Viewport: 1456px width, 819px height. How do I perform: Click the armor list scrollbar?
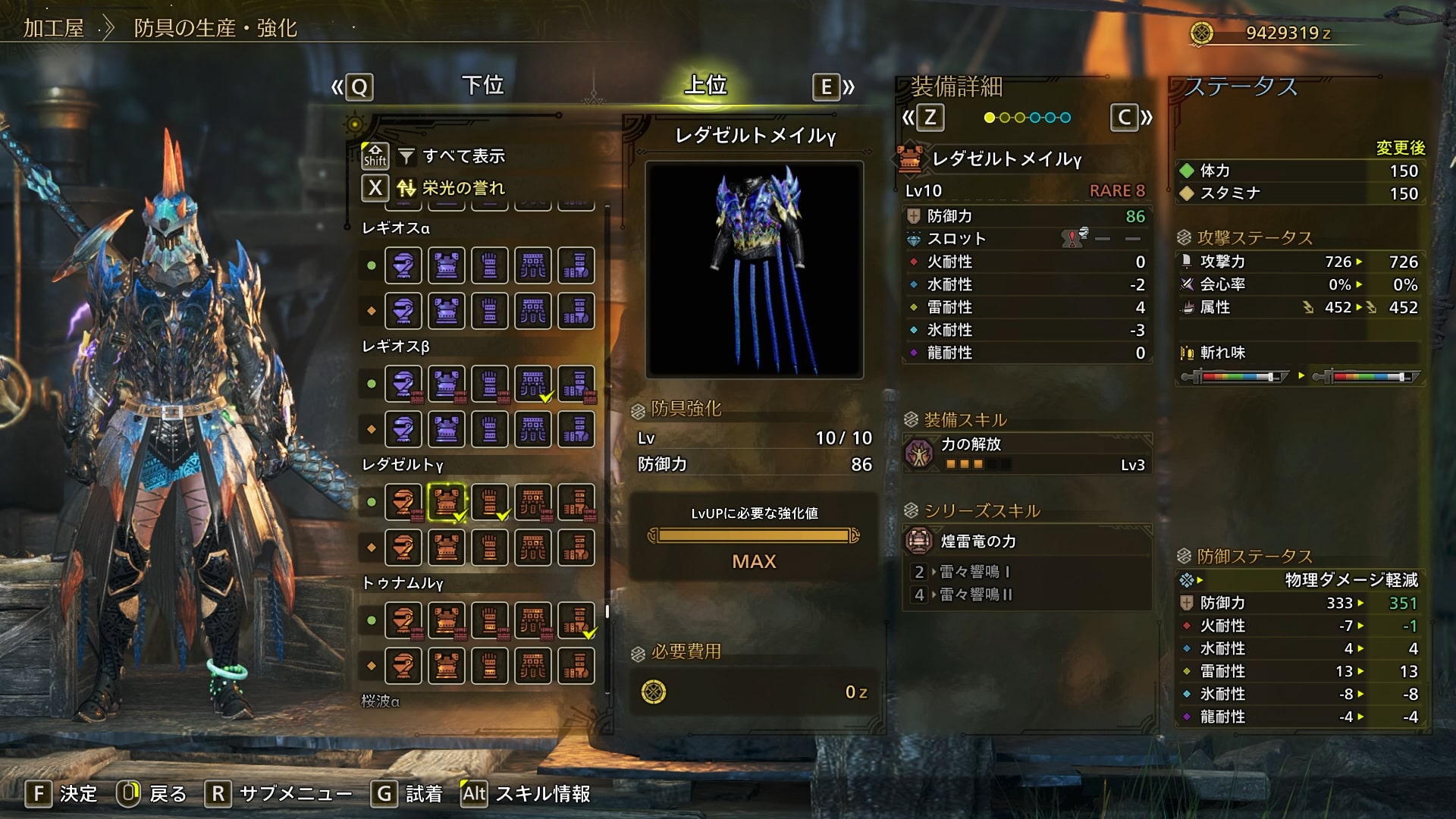[x=607, y=611]
